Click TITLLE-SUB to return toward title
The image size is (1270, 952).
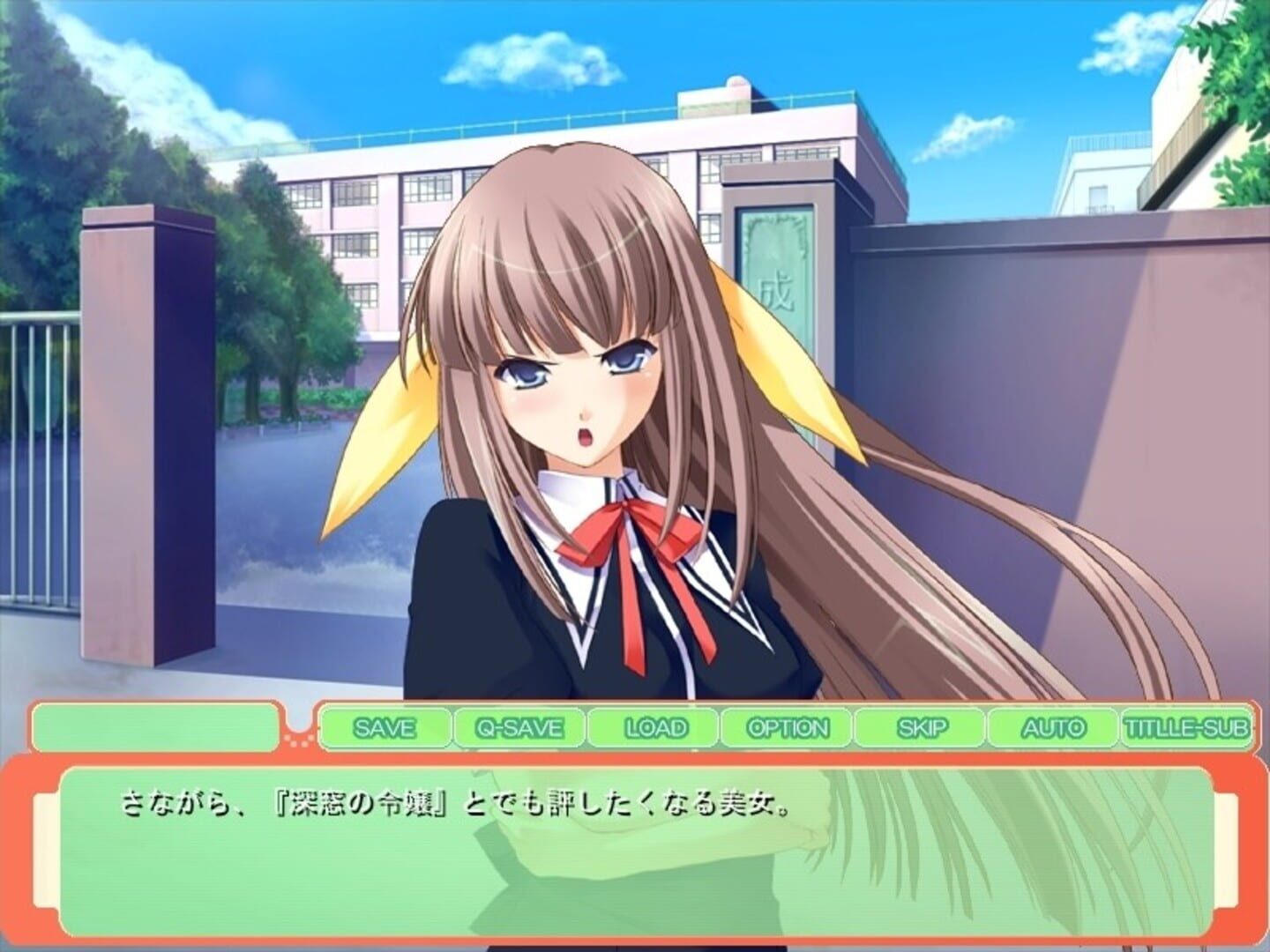coord(1186,728)
